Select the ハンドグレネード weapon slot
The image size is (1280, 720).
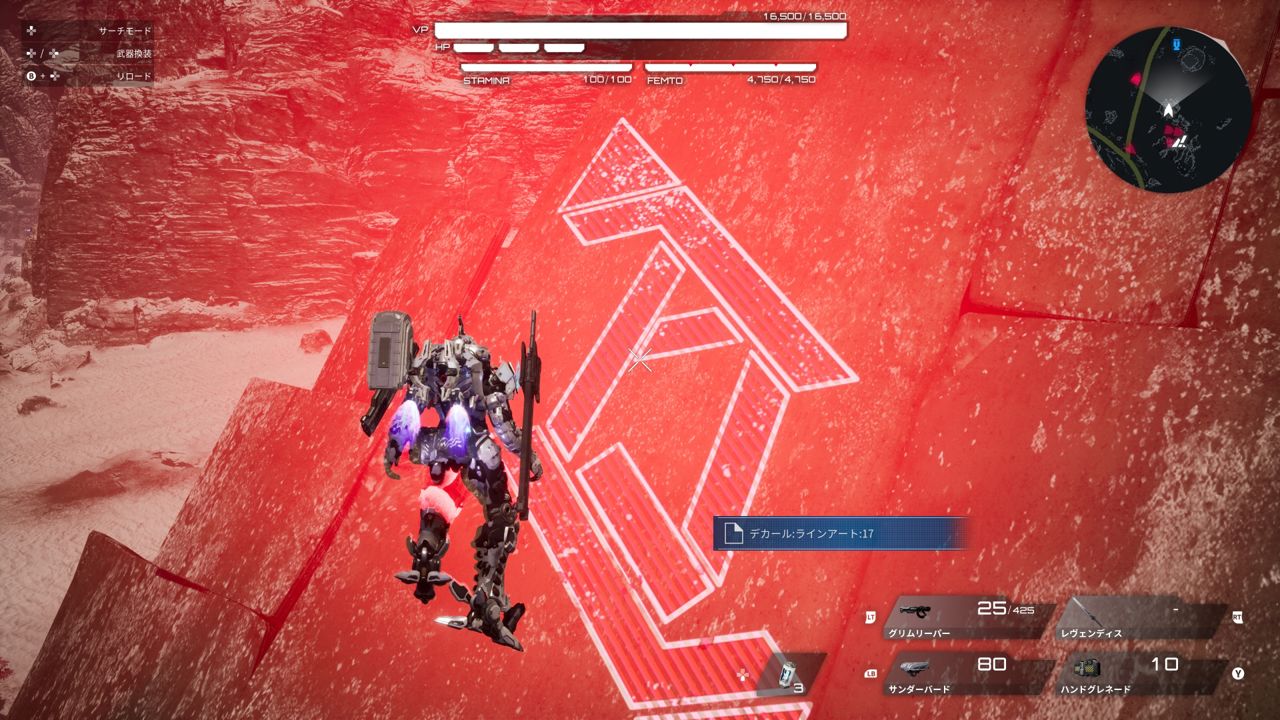[1140, 675]
